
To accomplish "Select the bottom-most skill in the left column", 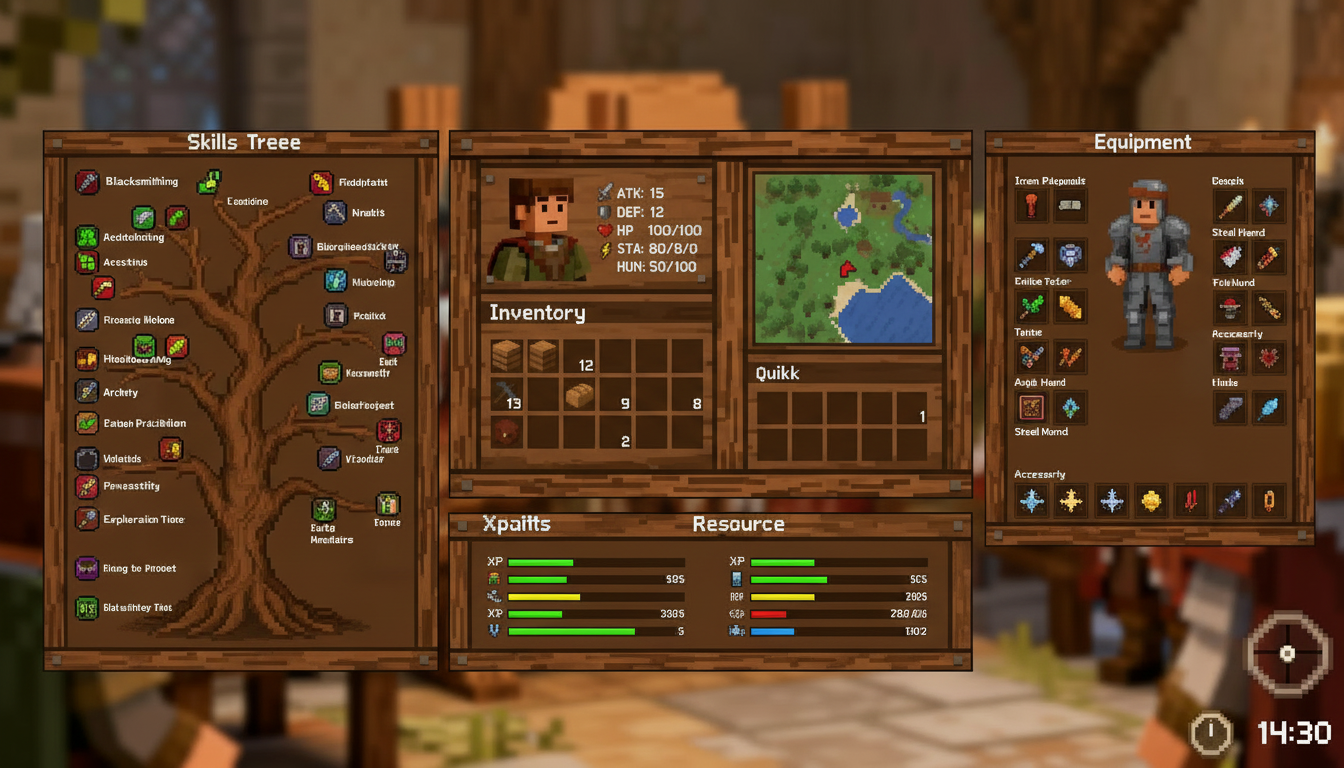I will [88, 607].
